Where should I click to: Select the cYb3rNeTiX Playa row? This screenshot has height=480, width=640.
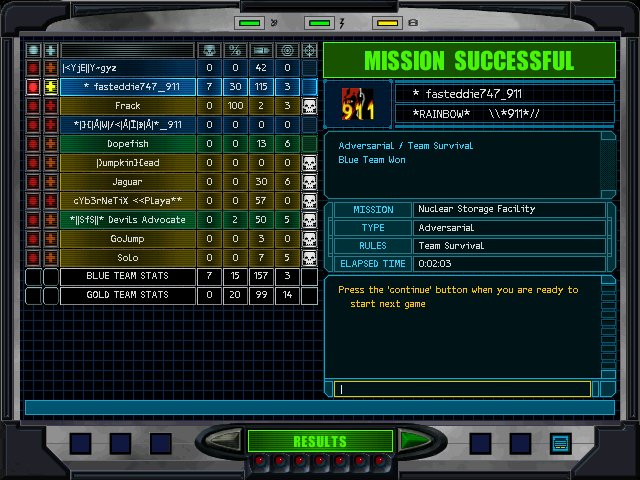pos(127,201)
